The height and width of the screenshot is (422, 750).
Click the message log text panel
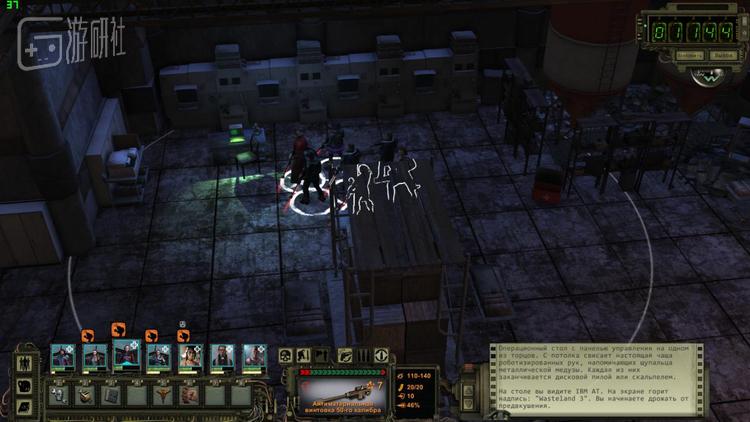pos(596,376)
